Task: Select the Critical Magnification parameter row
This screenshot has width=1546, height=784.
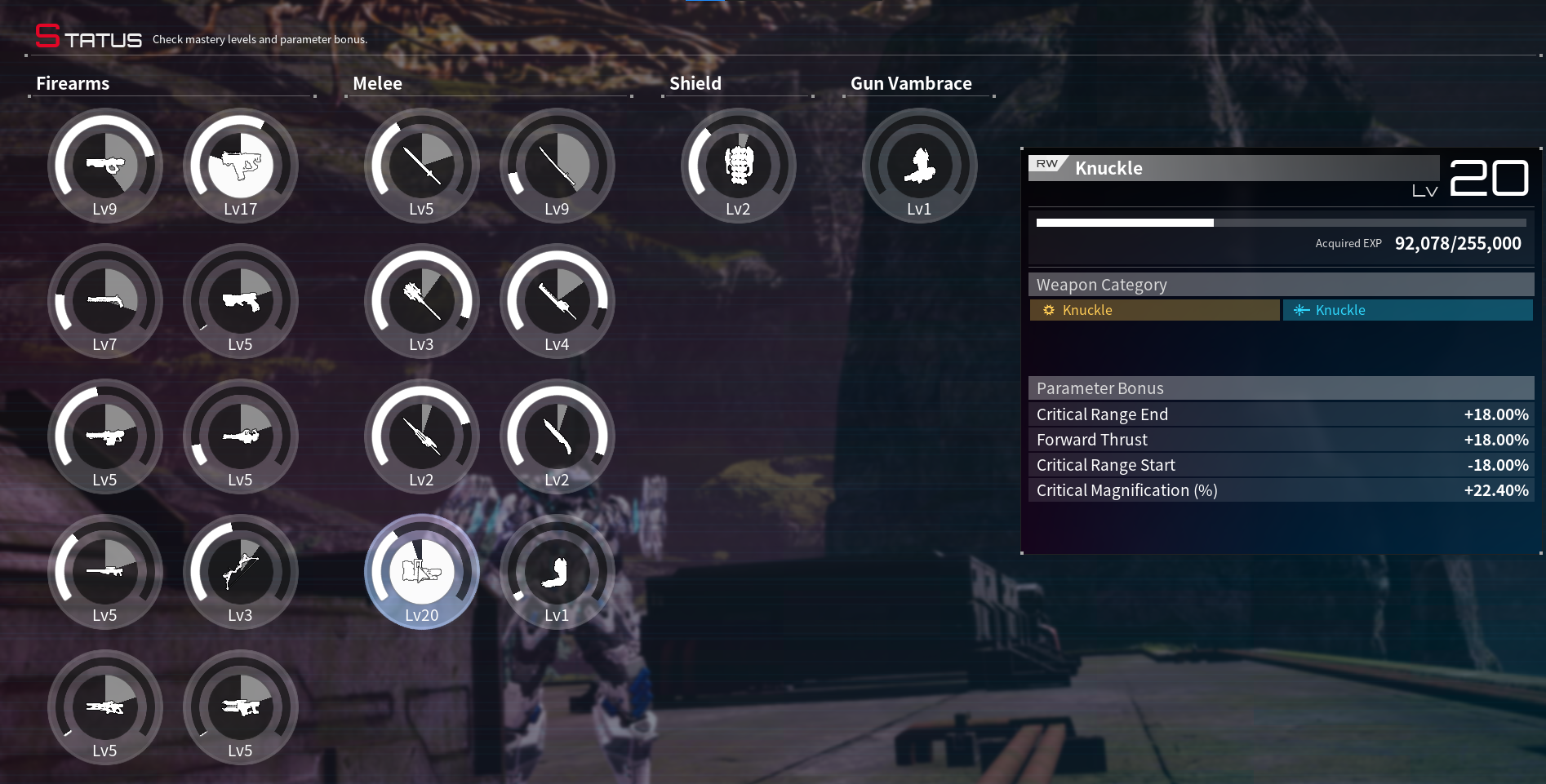Action: pyautogui.click(x=1282, y=490)
